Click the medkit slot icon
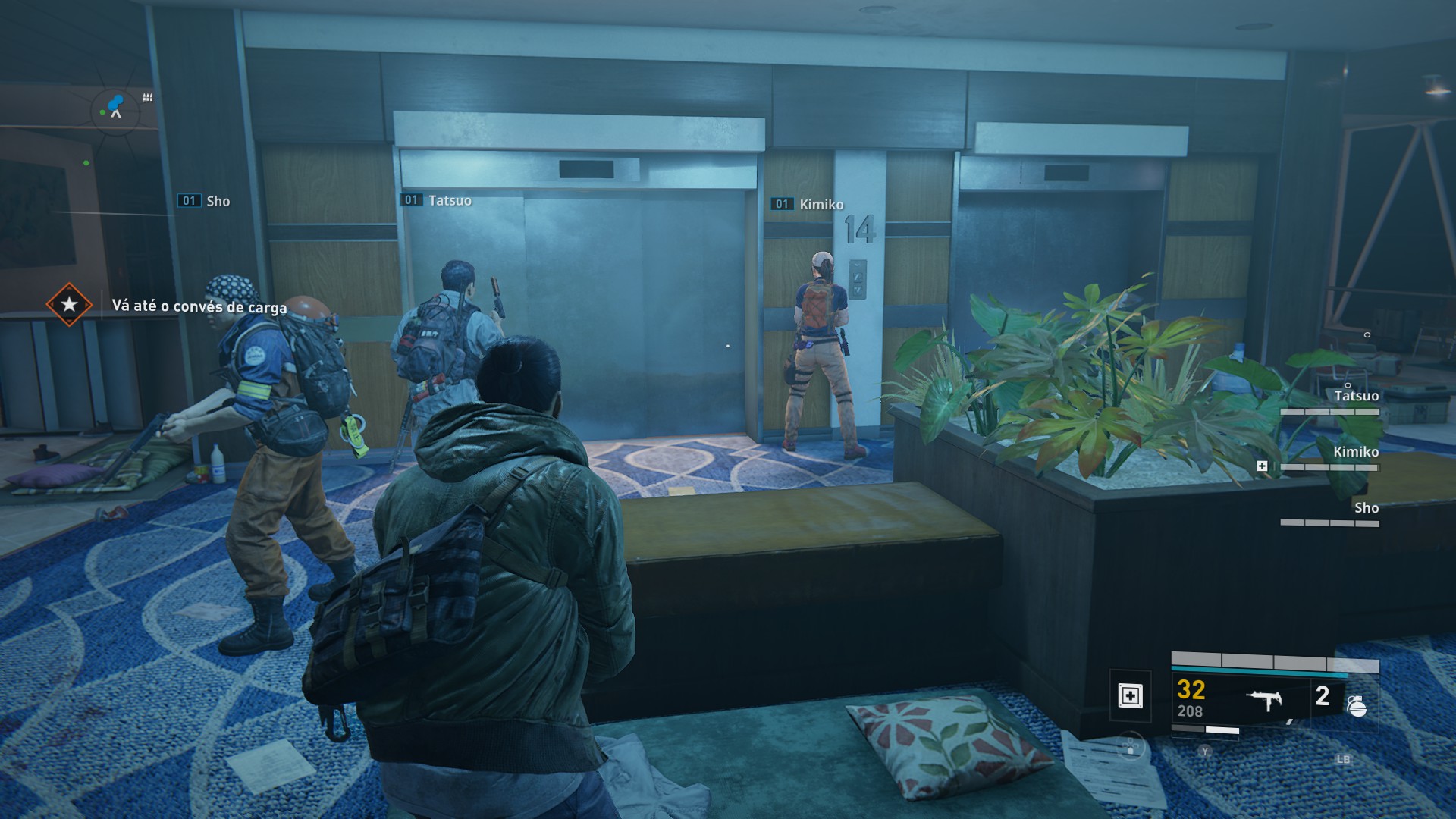The image size is (1456, 819). (x=1130, y=695)
